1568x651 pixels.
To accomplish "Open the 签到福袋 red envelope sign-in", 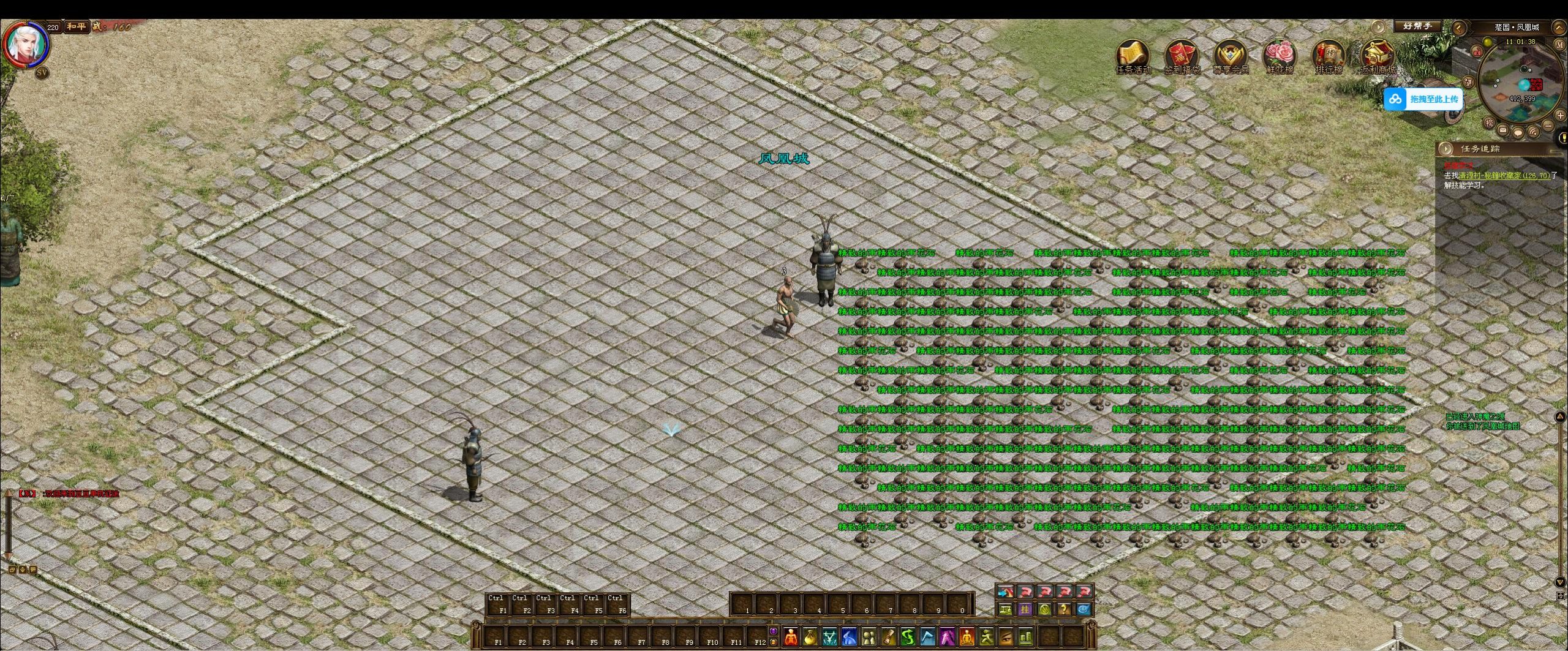I will (x=1182, y=56).
